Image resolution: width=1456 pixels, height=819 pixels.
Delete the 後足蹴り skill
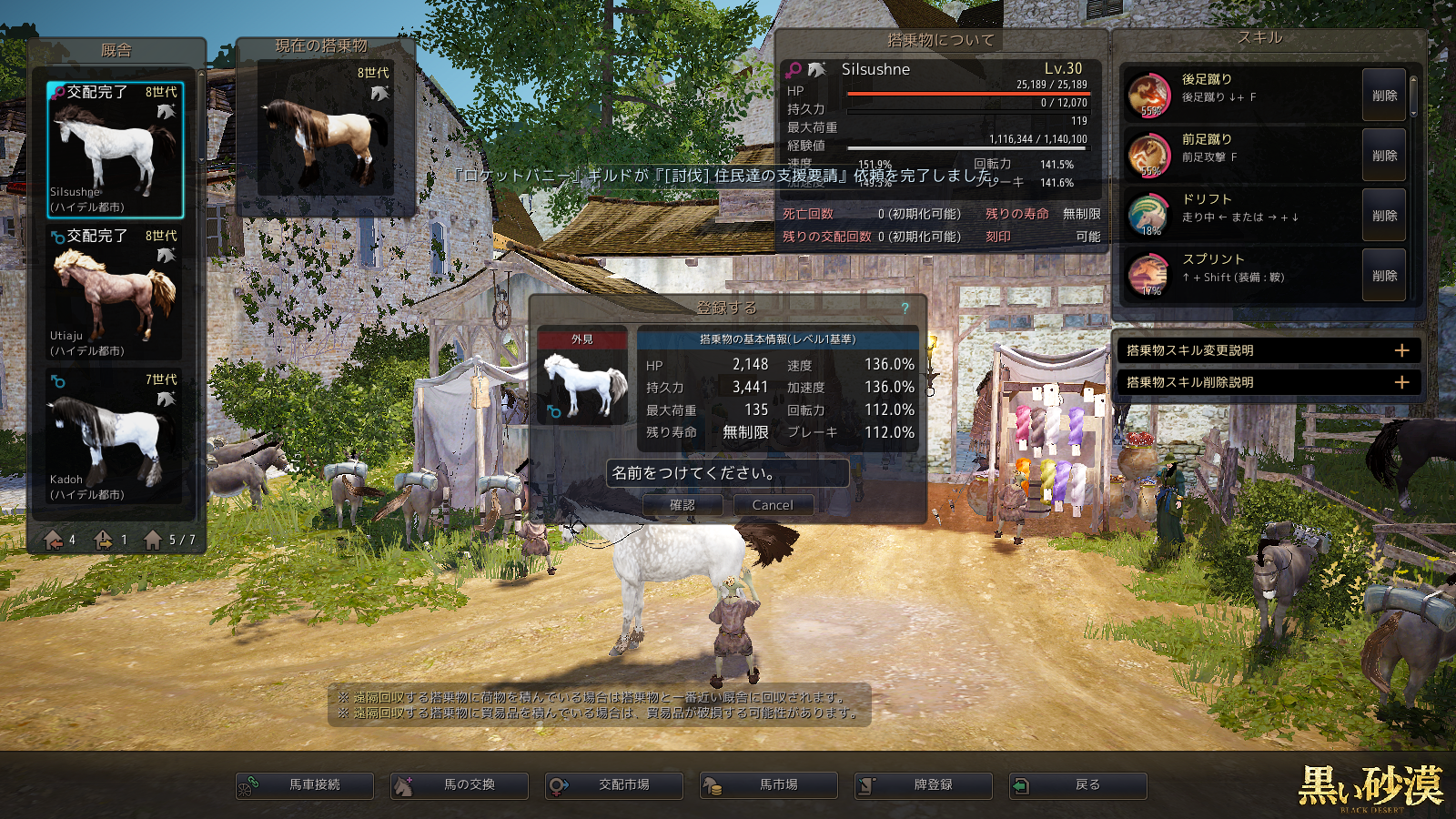pyautogui.click(x=1384, y=96)
